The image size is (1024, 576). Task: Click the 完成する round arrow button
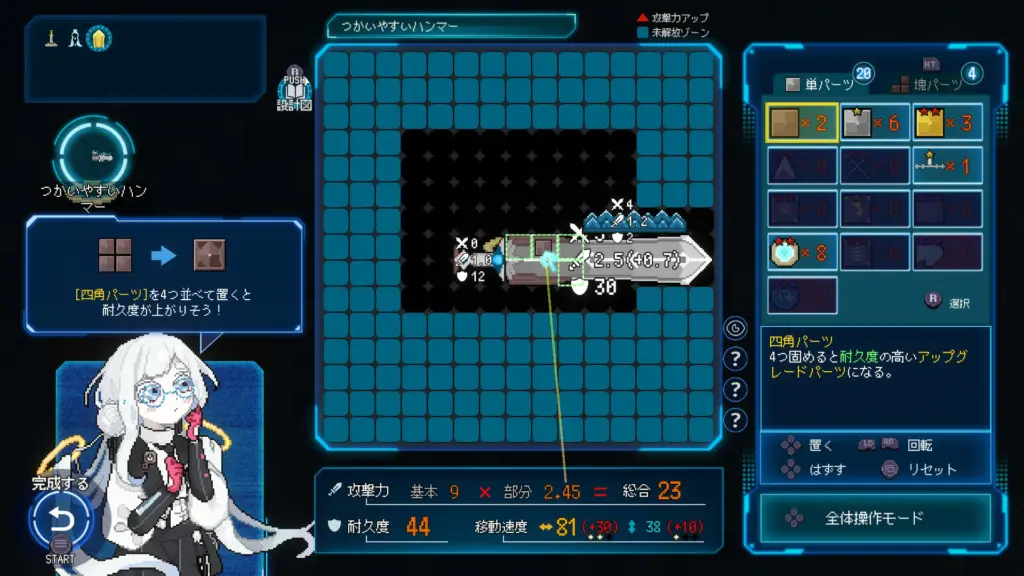61,520
